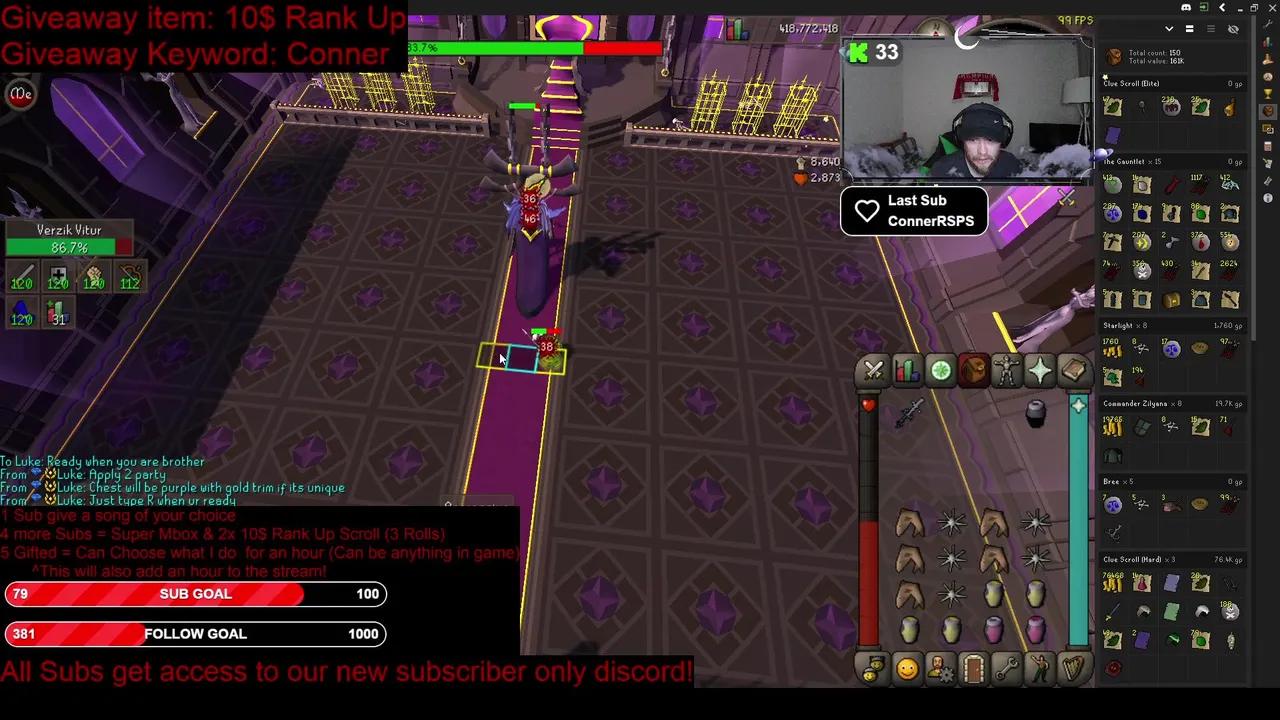Open the Music player harp tab
The width and height of the screenshot is (1280, 720).
point(1072,670)
